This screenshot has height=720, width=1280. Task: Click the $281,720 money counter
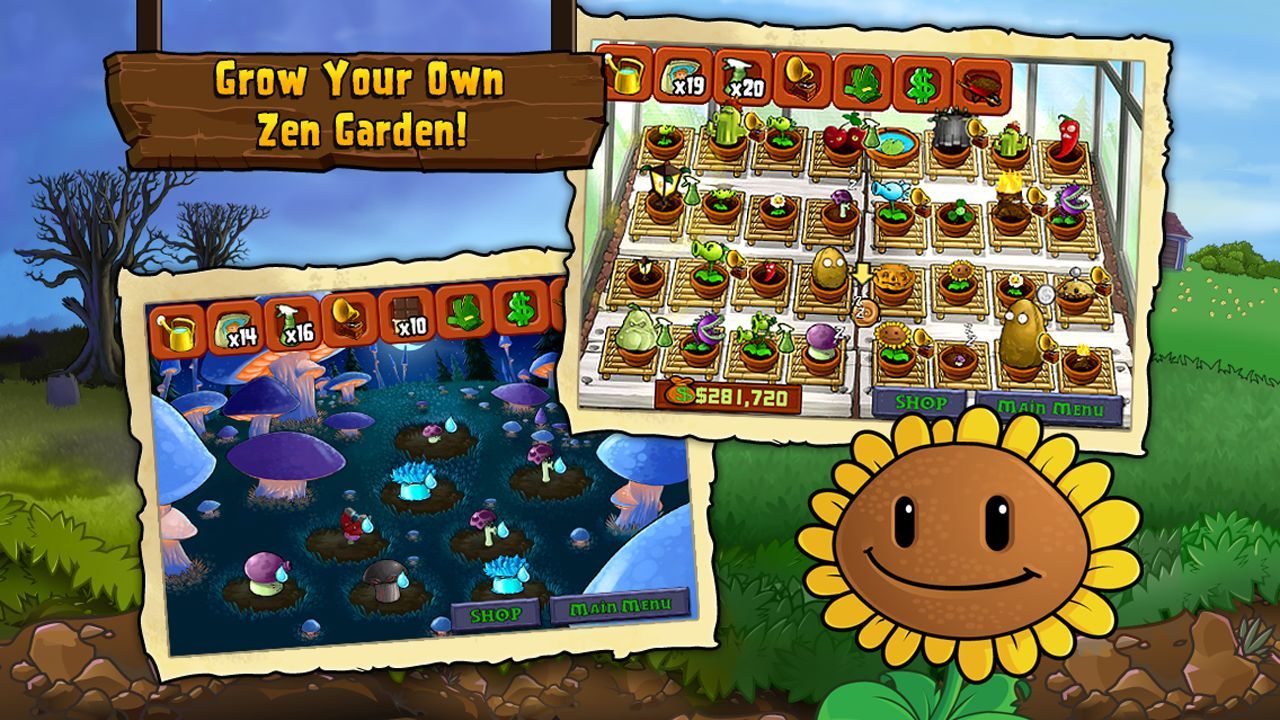pyautogui.click(x=725, y=397)
